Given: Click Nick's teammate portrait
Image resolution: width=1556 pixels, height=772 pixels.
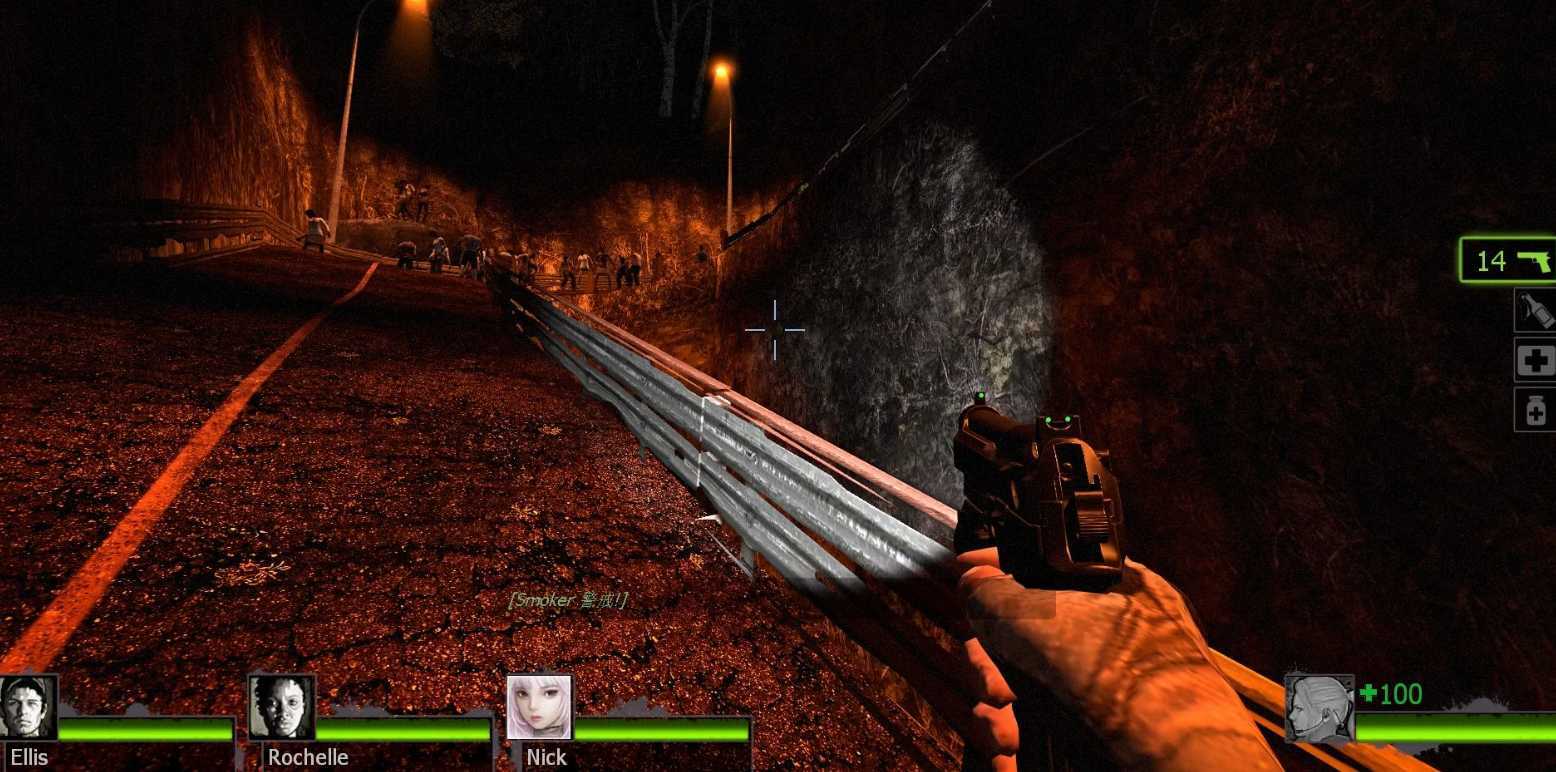Looking at the screenshot, I should tap(539, 707).
